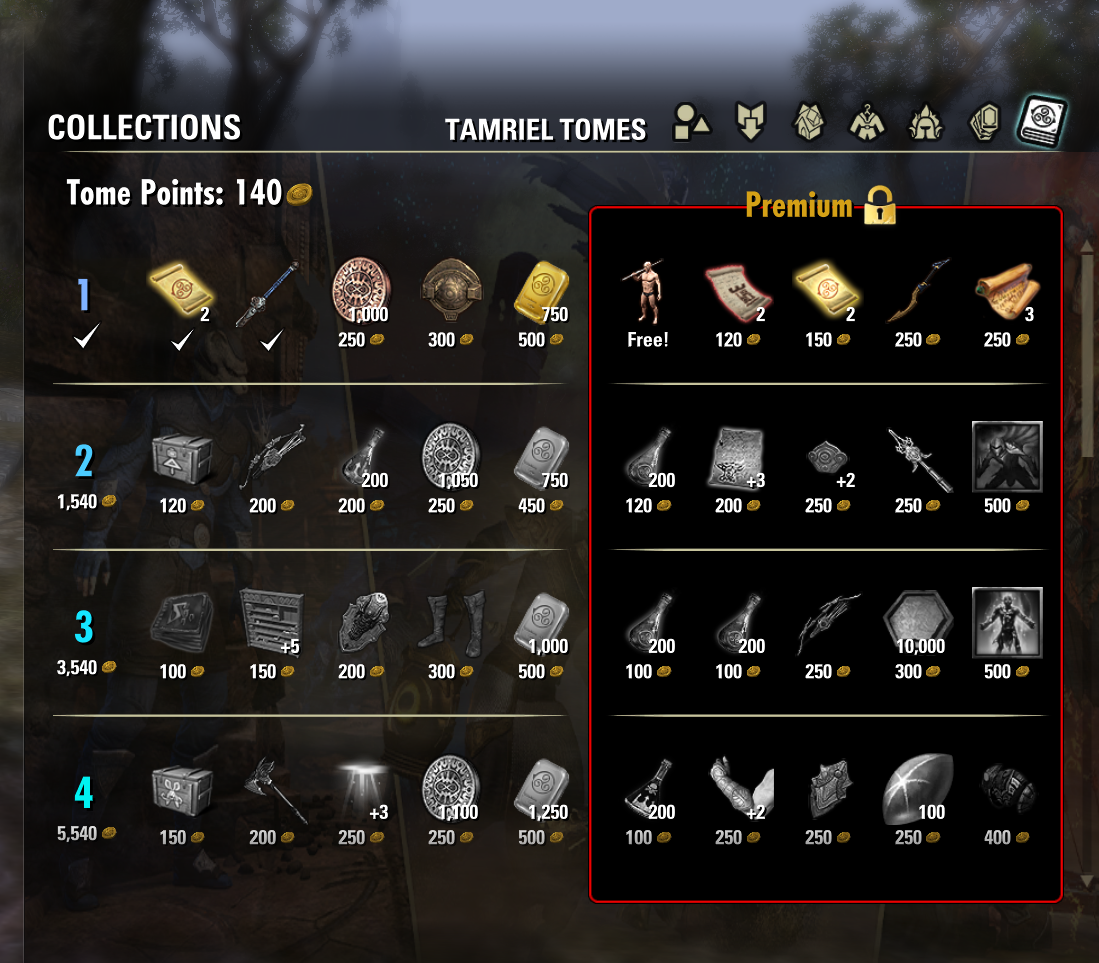
Task: Click the scrollbar down arrow
Action: (1088, 881)
